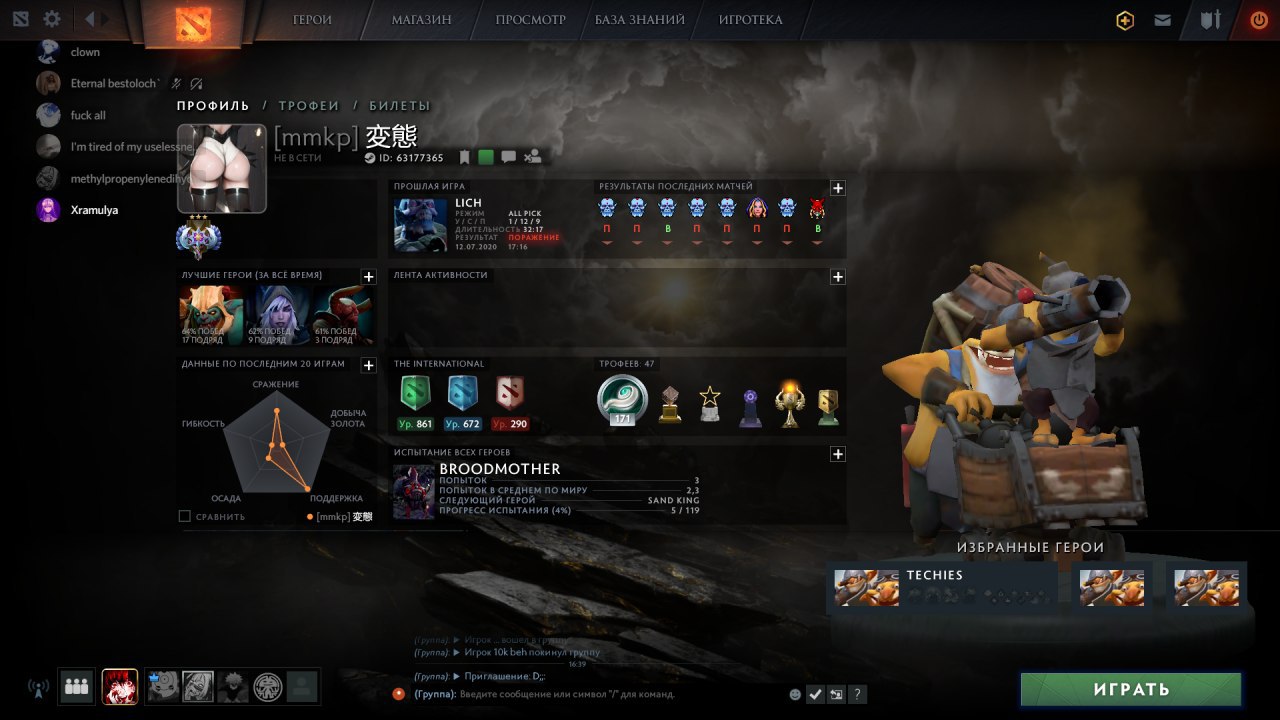1280x720 pixels.
Task: Select friend Xramulya in the list
Action: pyautogui.click(x=94, y=210)
